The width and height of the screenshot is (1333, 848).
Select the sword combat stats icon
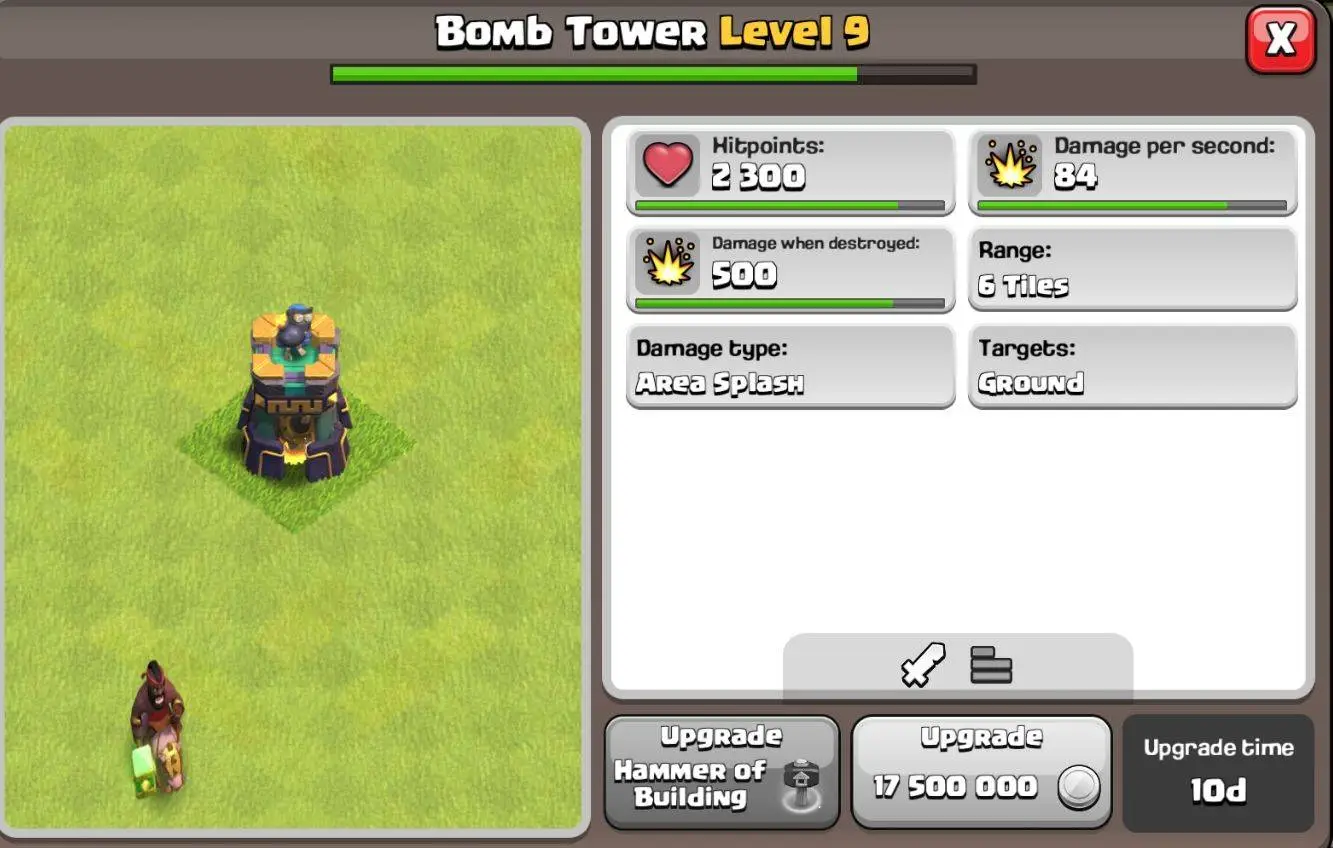(925, 666)
